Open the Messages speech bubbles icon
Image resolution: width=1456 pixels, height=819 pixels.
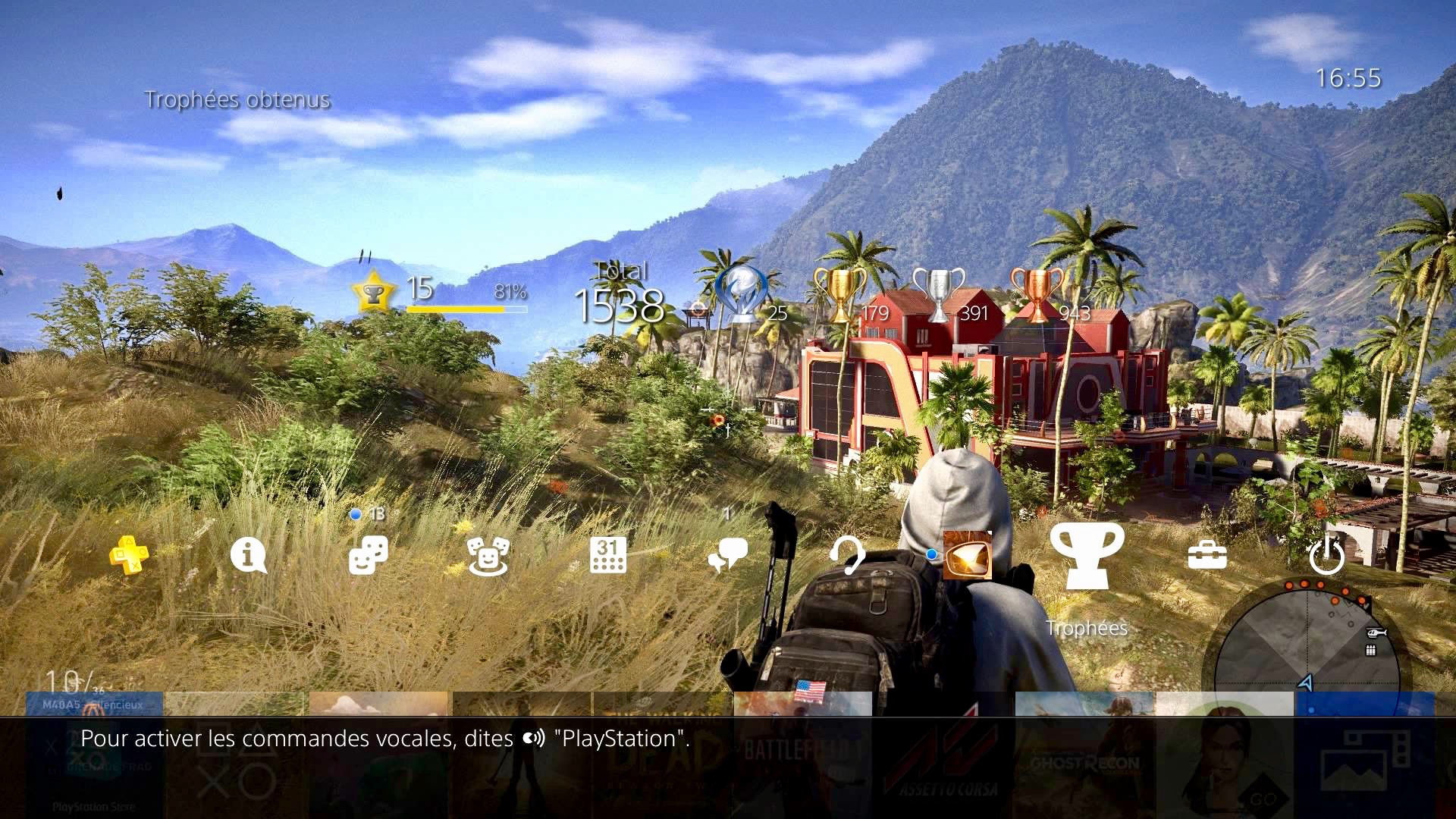click(727, 556)
